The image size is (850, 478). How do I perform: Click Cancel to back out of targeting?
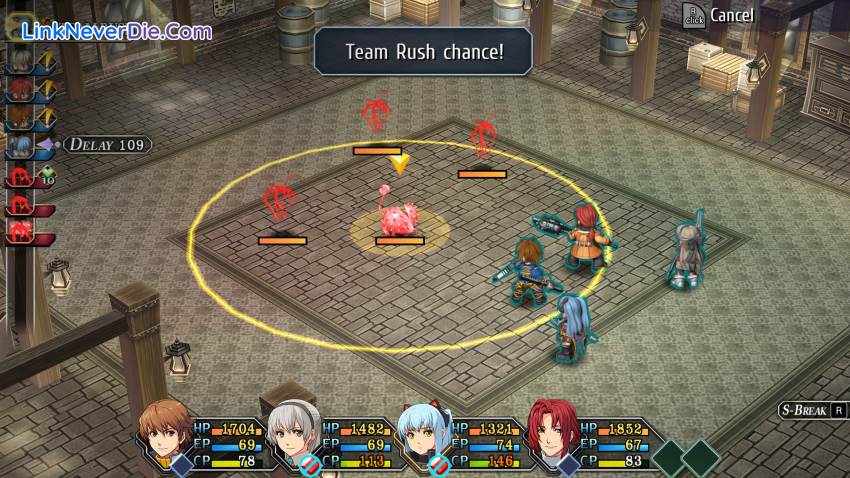pos(719,15)
